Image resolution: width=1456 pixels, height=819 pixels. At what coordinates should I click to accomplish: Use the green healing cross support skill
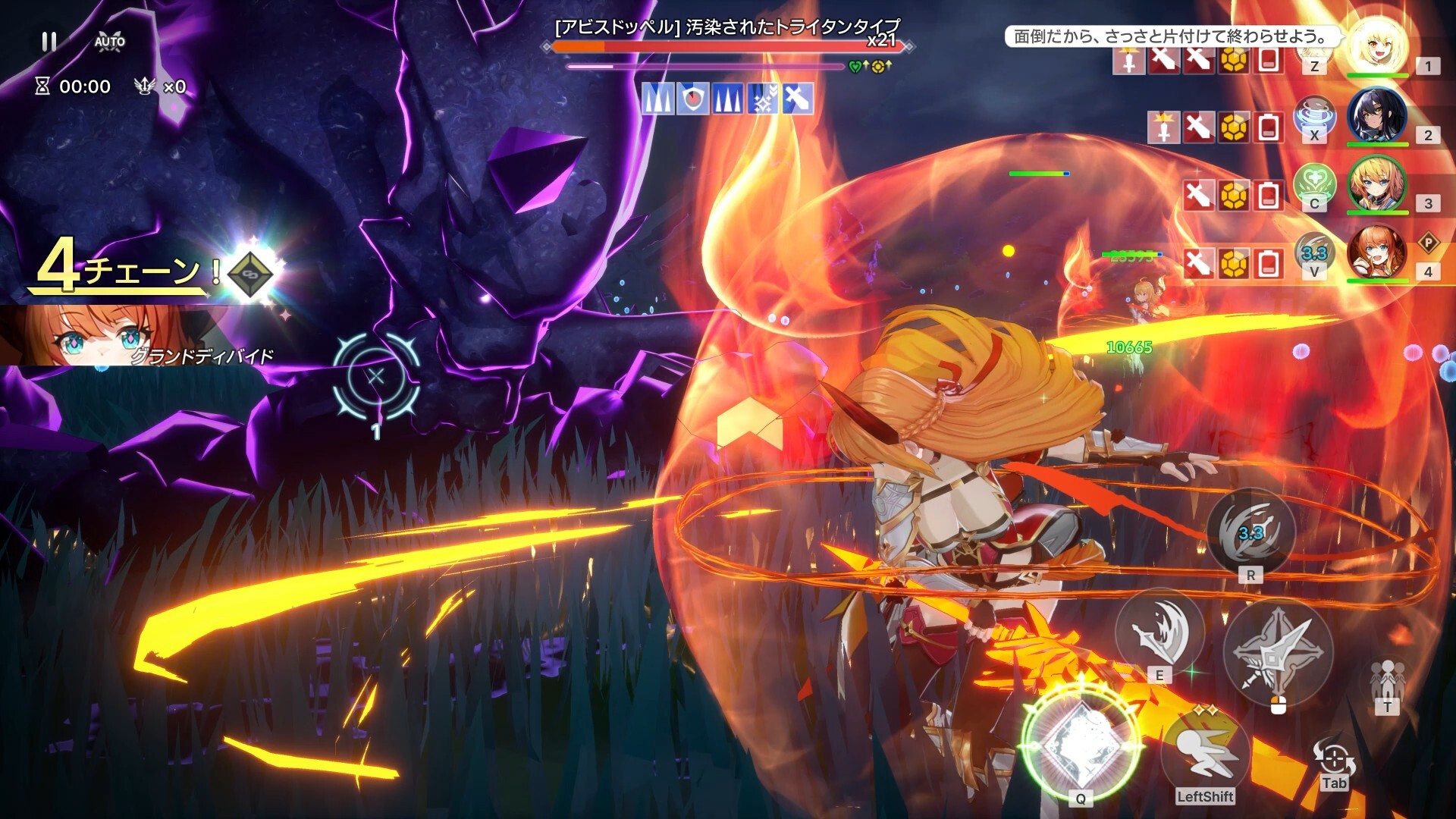point(1314,184)
